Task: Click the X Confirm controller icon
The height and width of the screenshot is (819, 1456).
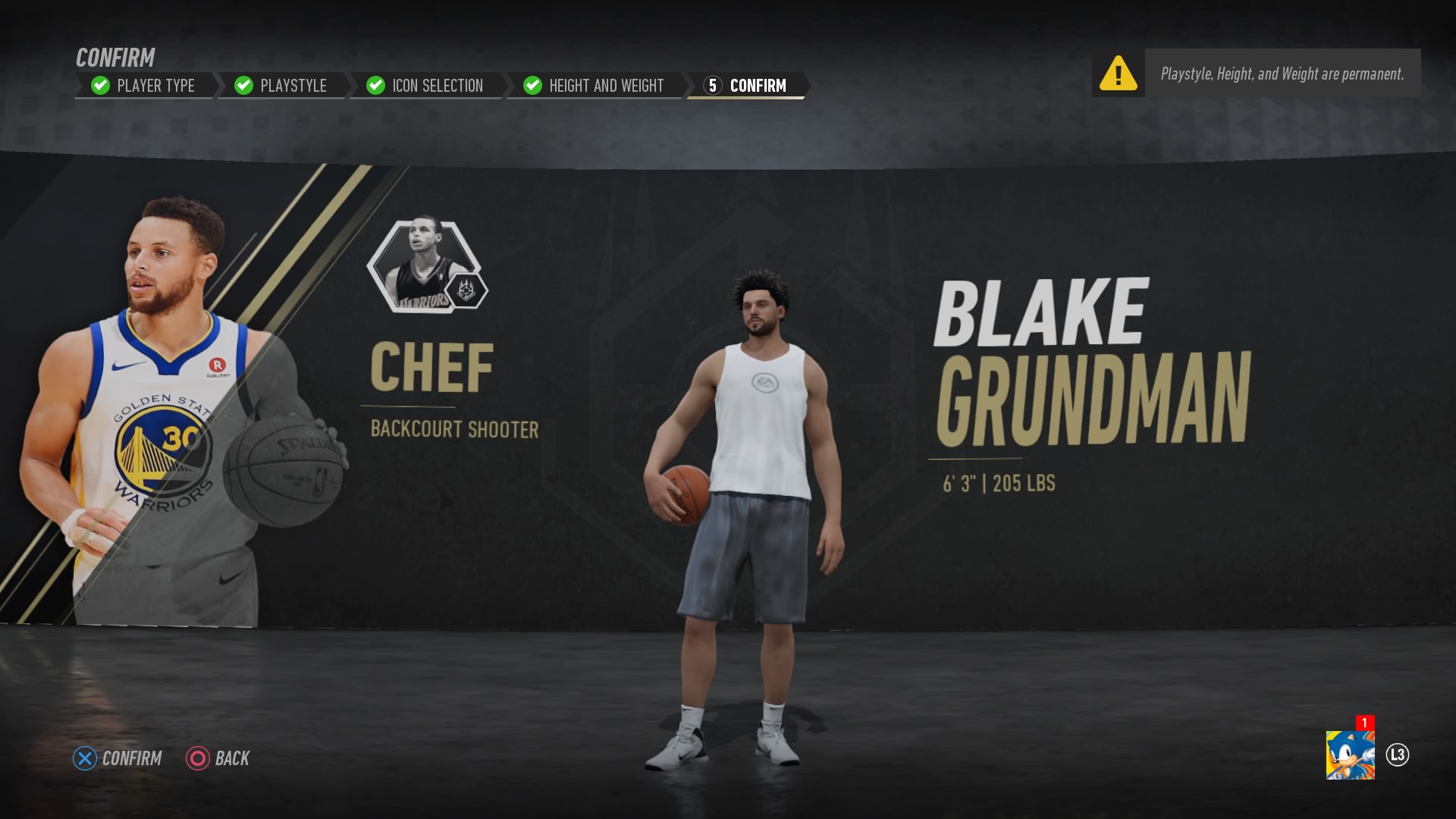Action: [86, 758]
